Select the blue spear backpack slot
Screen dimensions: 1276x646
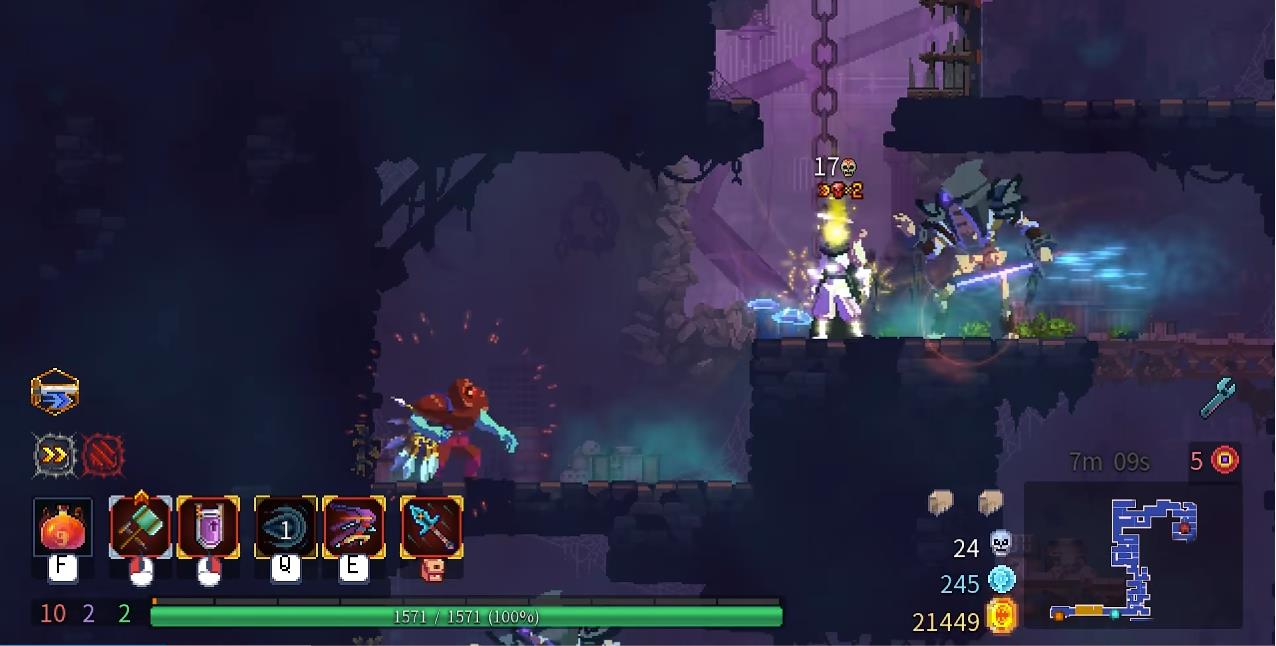[431, 527]
